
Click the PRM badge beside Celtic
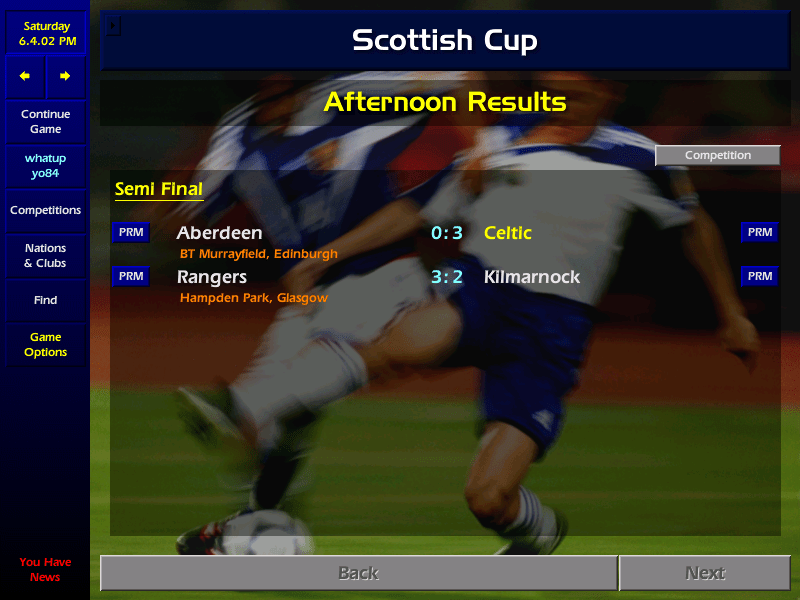[759, 233]
